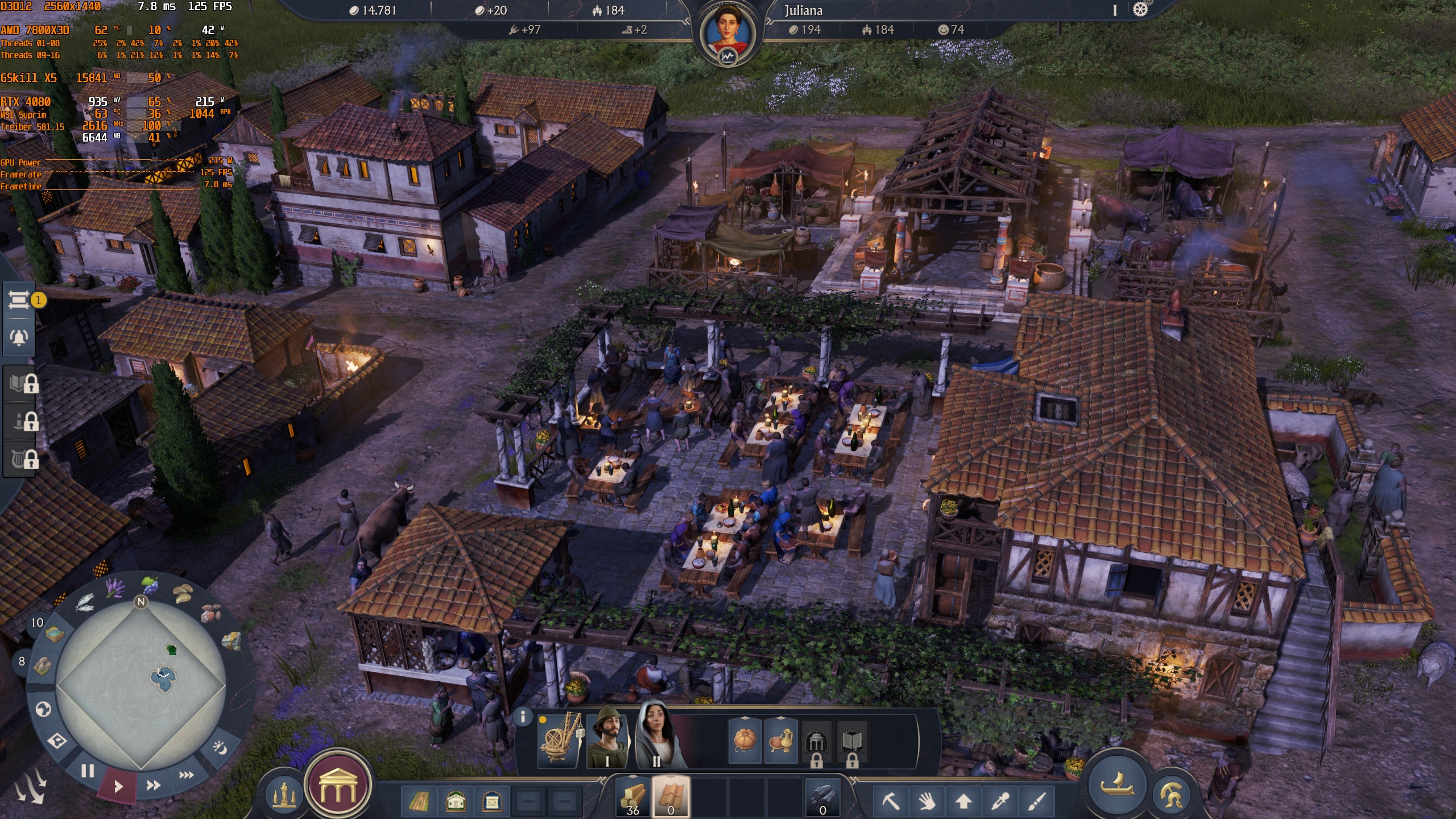Set game to normal play speed
This screenshot has height=819, width=1456.
click(x=118, y=787)
